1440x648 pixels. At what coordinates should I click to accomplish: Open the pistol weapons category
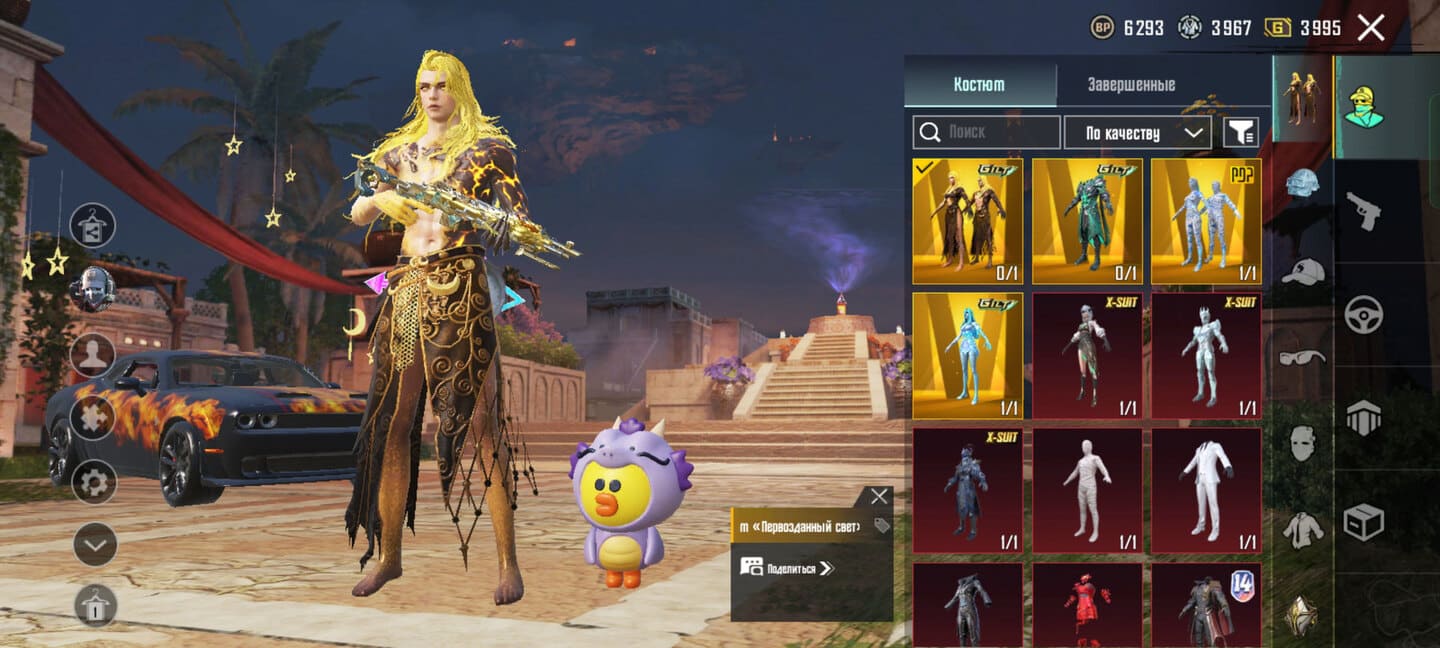coord(1363,210)
